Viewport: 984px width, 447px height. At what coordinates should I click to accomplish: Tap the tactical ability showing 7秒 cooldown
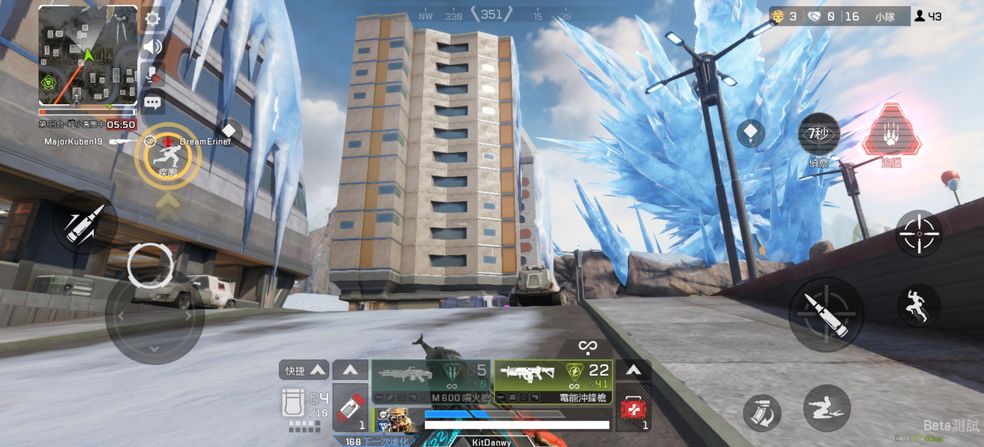819,135
